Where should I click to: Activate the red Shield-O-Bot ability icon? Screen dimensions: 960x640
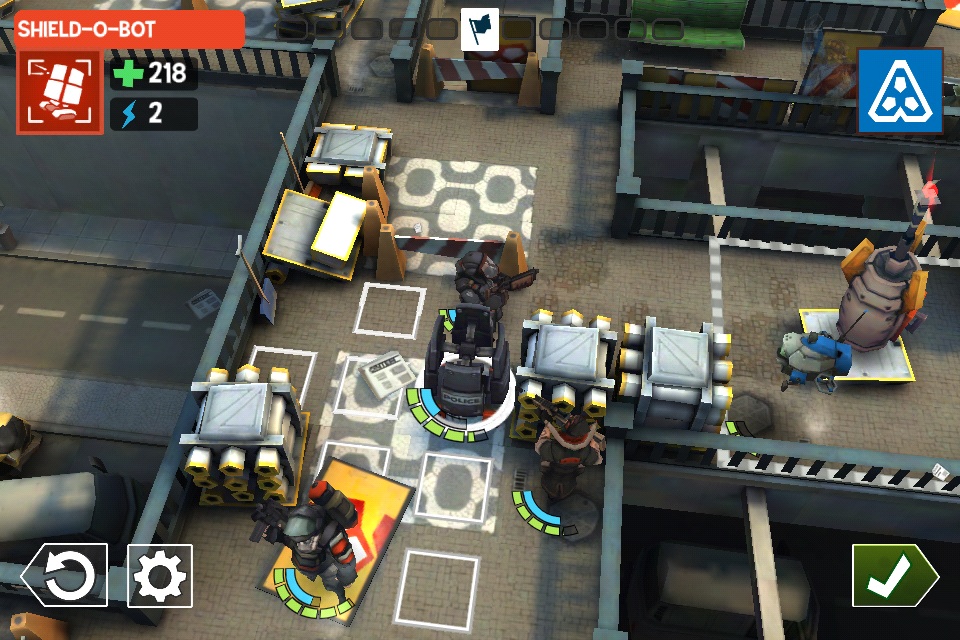[59, 92]
